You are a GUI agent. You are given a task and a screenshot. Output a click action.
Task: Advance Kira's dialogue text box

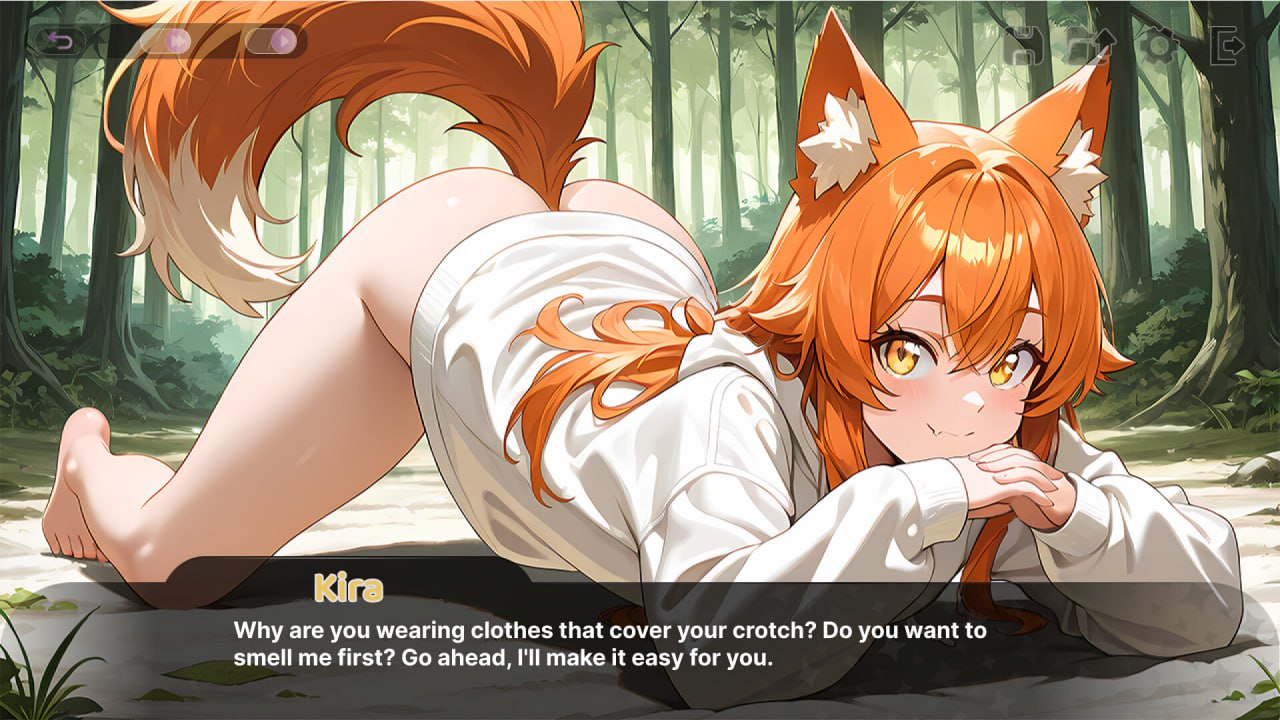click(640, 645)
